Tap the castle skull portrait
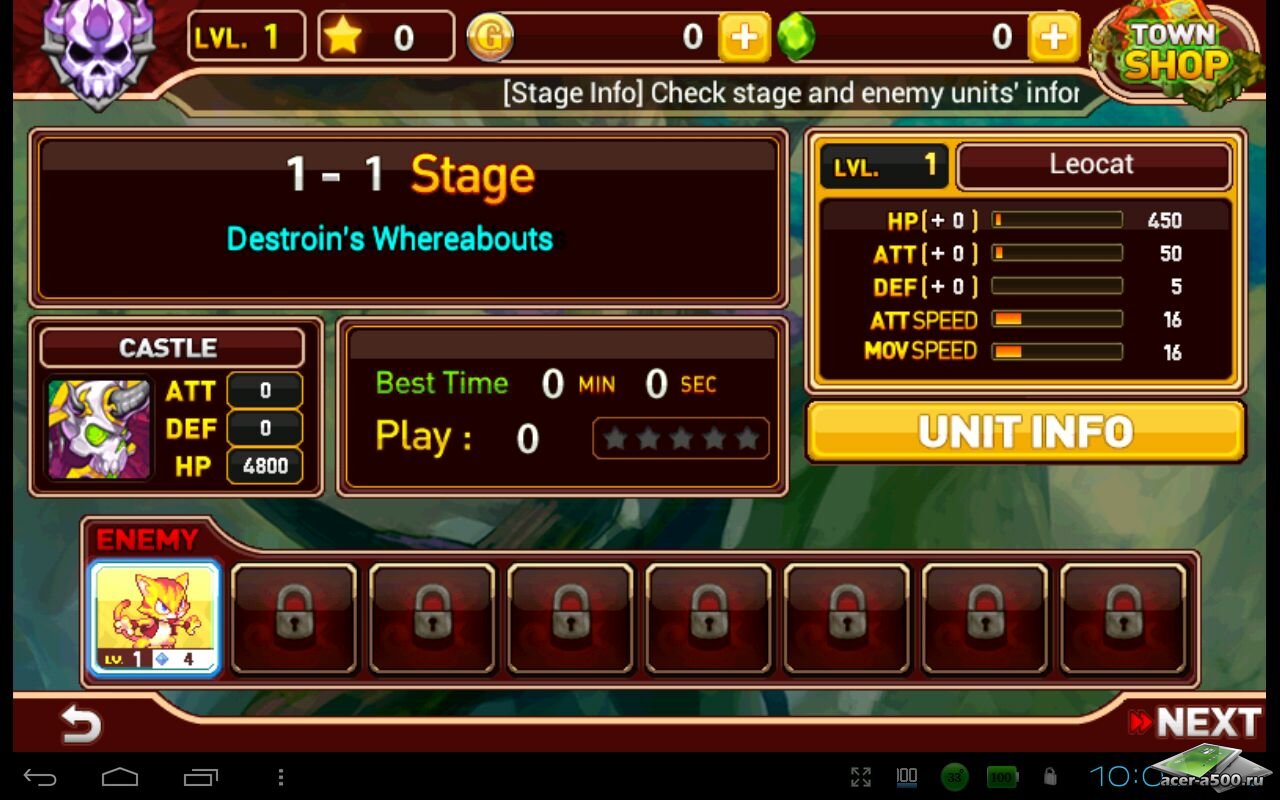The width and height of the screenshot is (1280, 800). coord(100,429)
